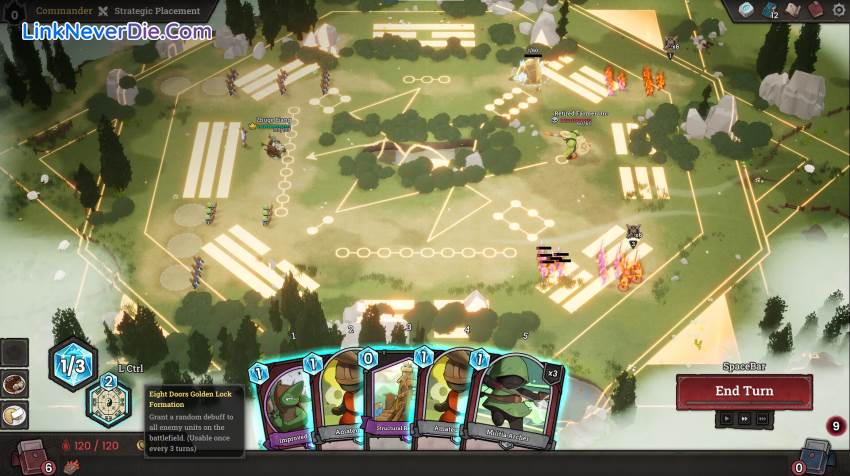Click the blue card deck icon
The image size is (850, 476).
click(x=769, y=10)
